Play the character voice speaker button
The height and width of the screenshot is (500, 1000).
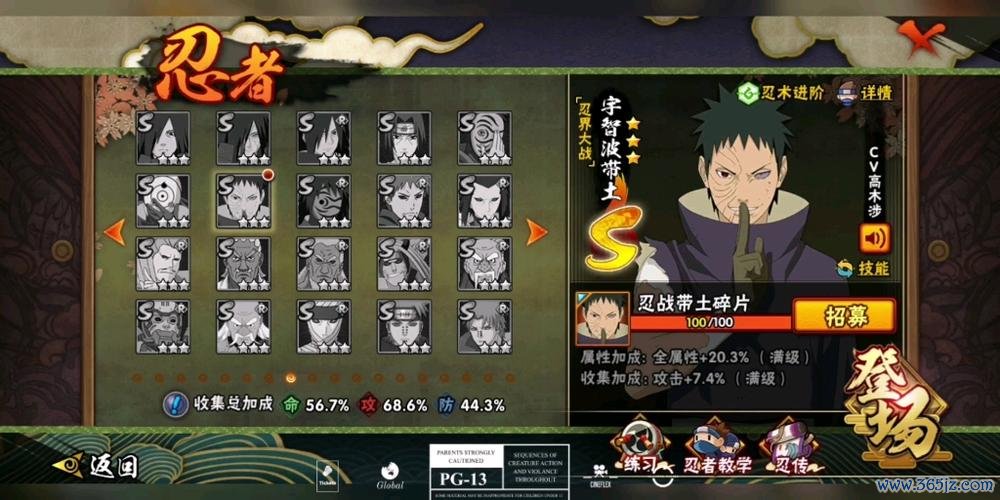tap(874, 237)
